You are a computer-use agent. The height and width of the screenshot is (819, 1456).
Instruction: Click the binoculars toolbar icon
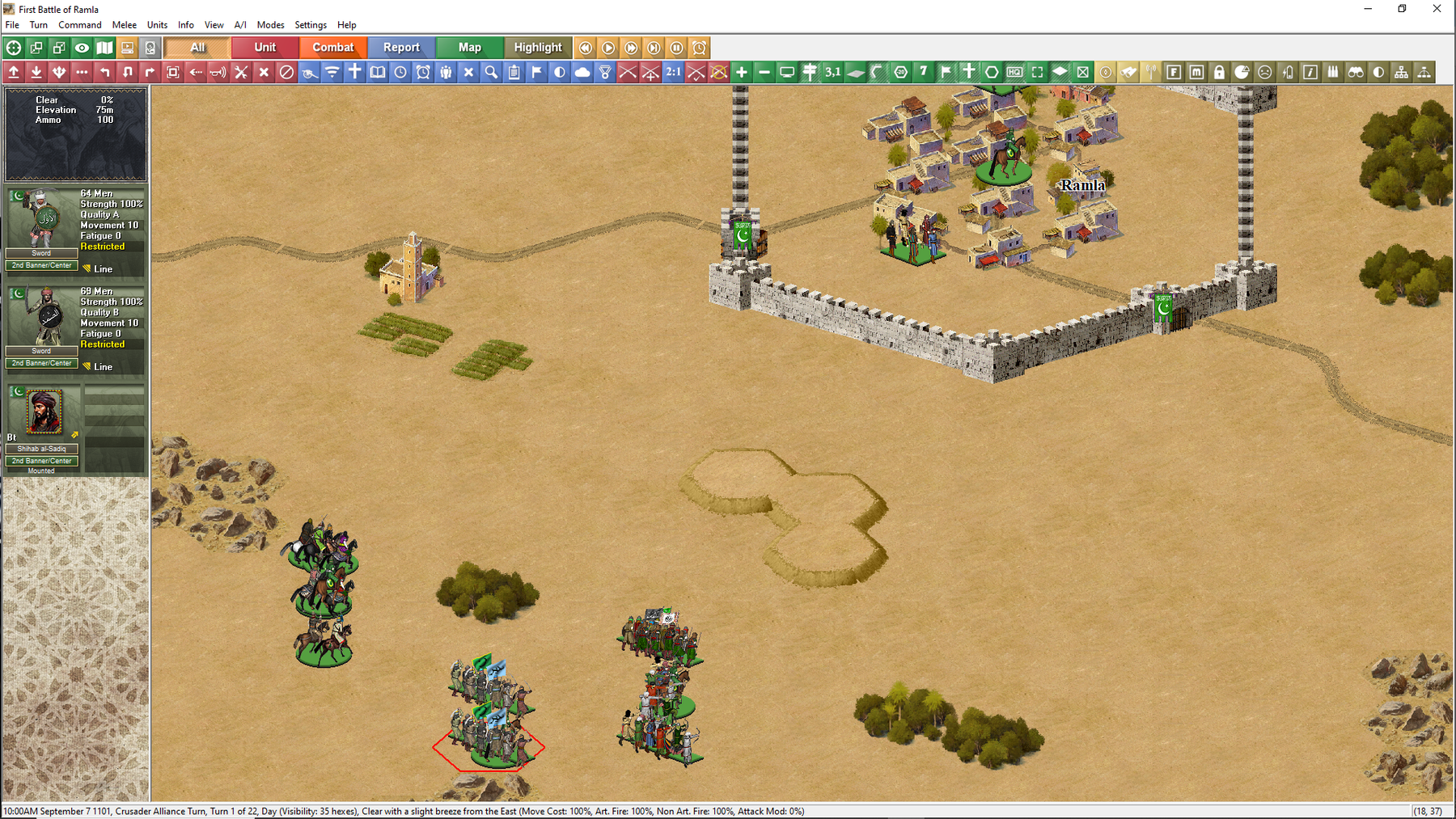point(1356,73)
